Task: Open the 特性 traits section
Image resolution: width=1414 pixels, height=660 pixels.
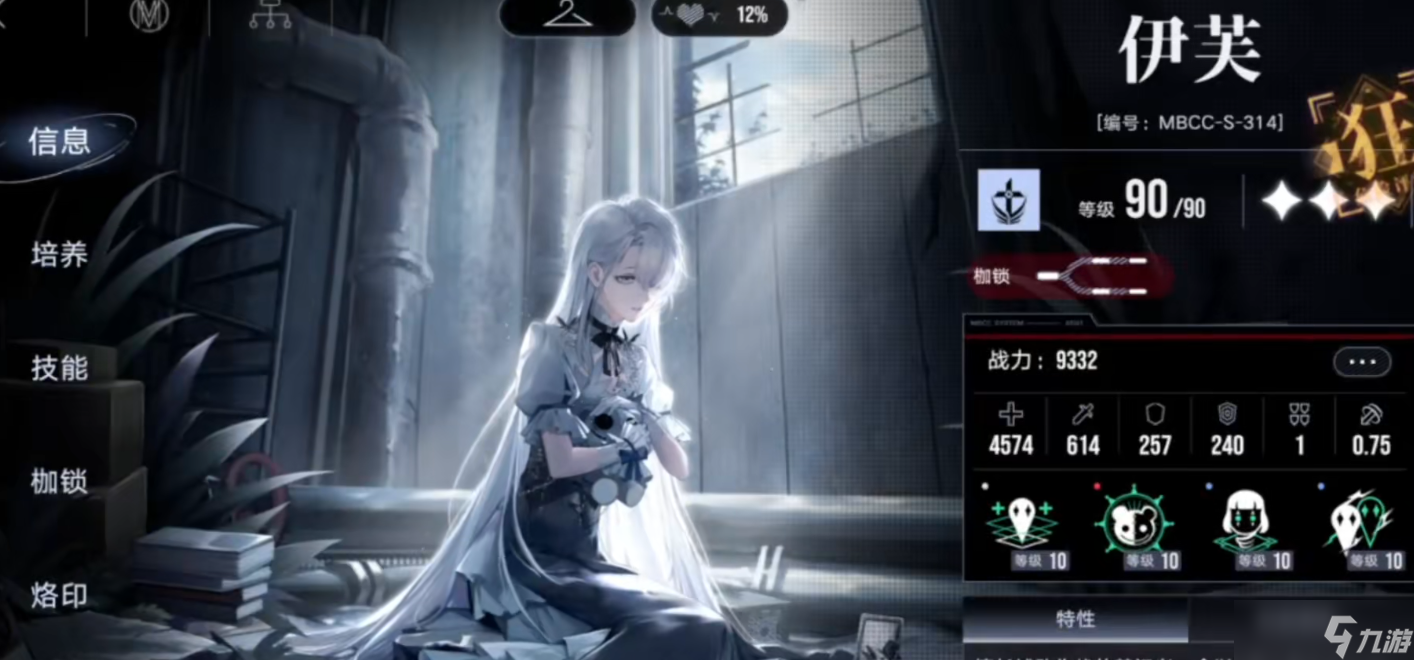Action: [1075, 620]
